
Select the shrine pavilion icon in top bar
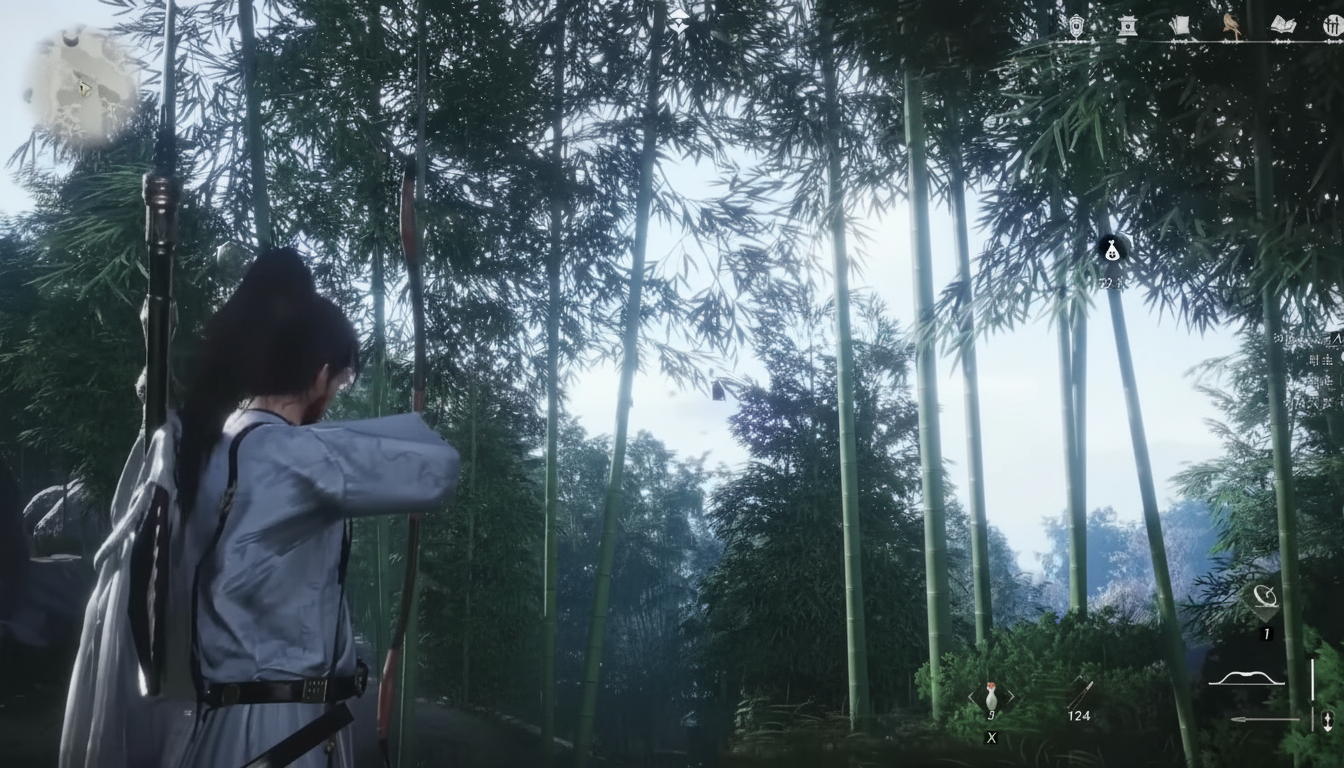(1126, 27)
